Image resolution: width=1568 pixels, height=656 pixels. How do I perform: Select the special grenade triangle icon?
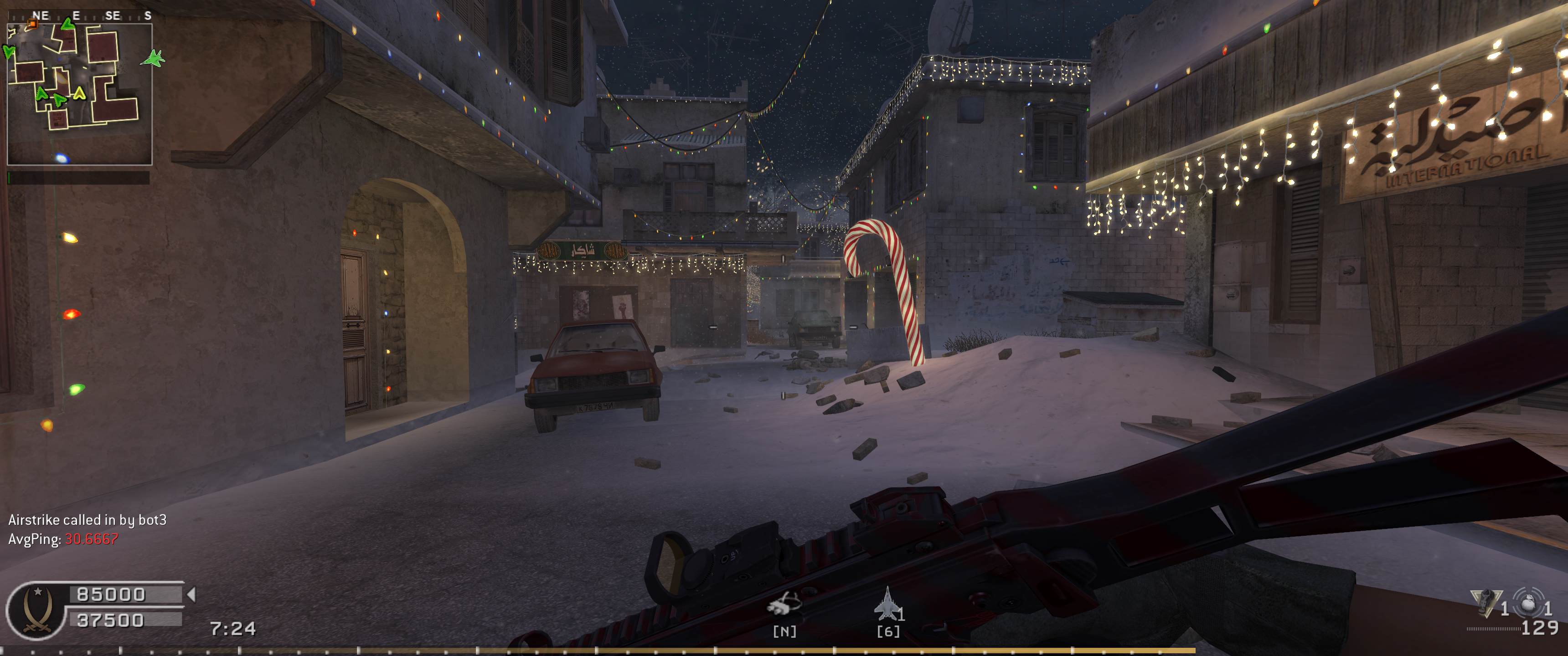point(1483,602)
